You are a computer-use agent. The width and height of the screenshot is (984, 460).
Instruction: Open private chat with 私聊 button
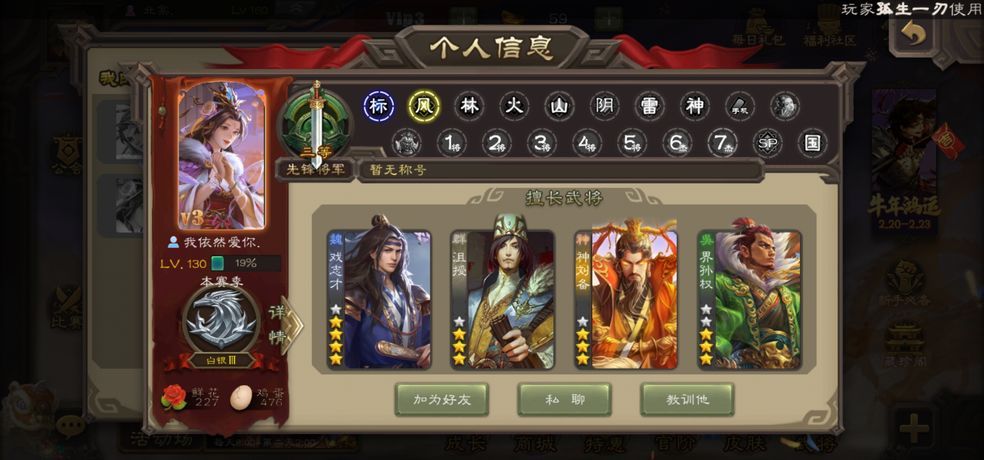(564, 399)
